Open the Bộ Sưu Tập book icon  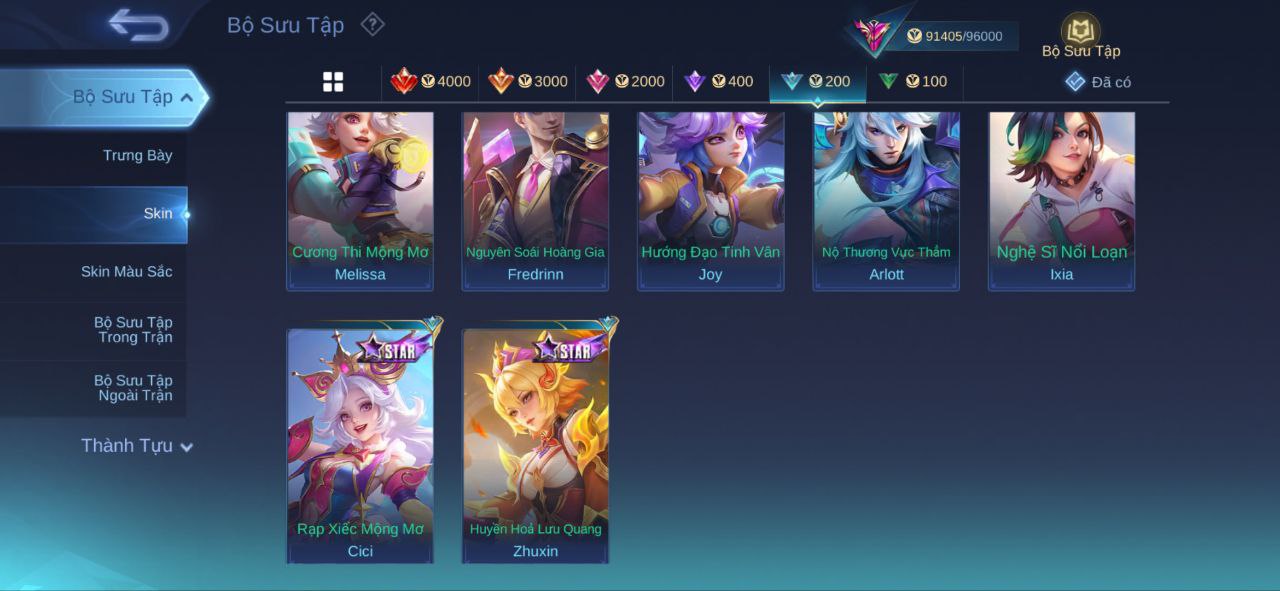1080,33
